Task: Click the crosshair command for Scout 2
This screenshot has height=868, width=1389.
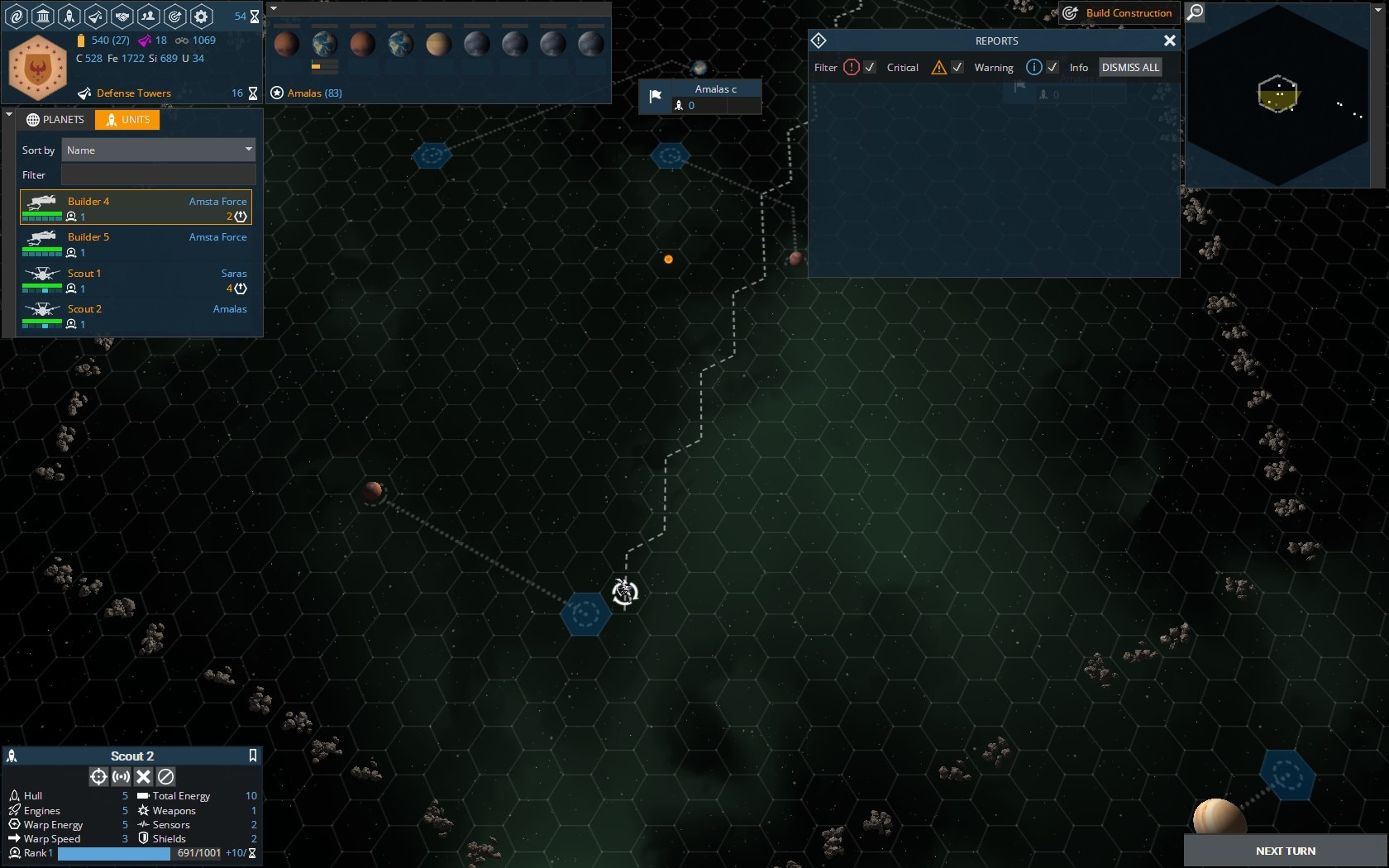Action: pos(98,776)
